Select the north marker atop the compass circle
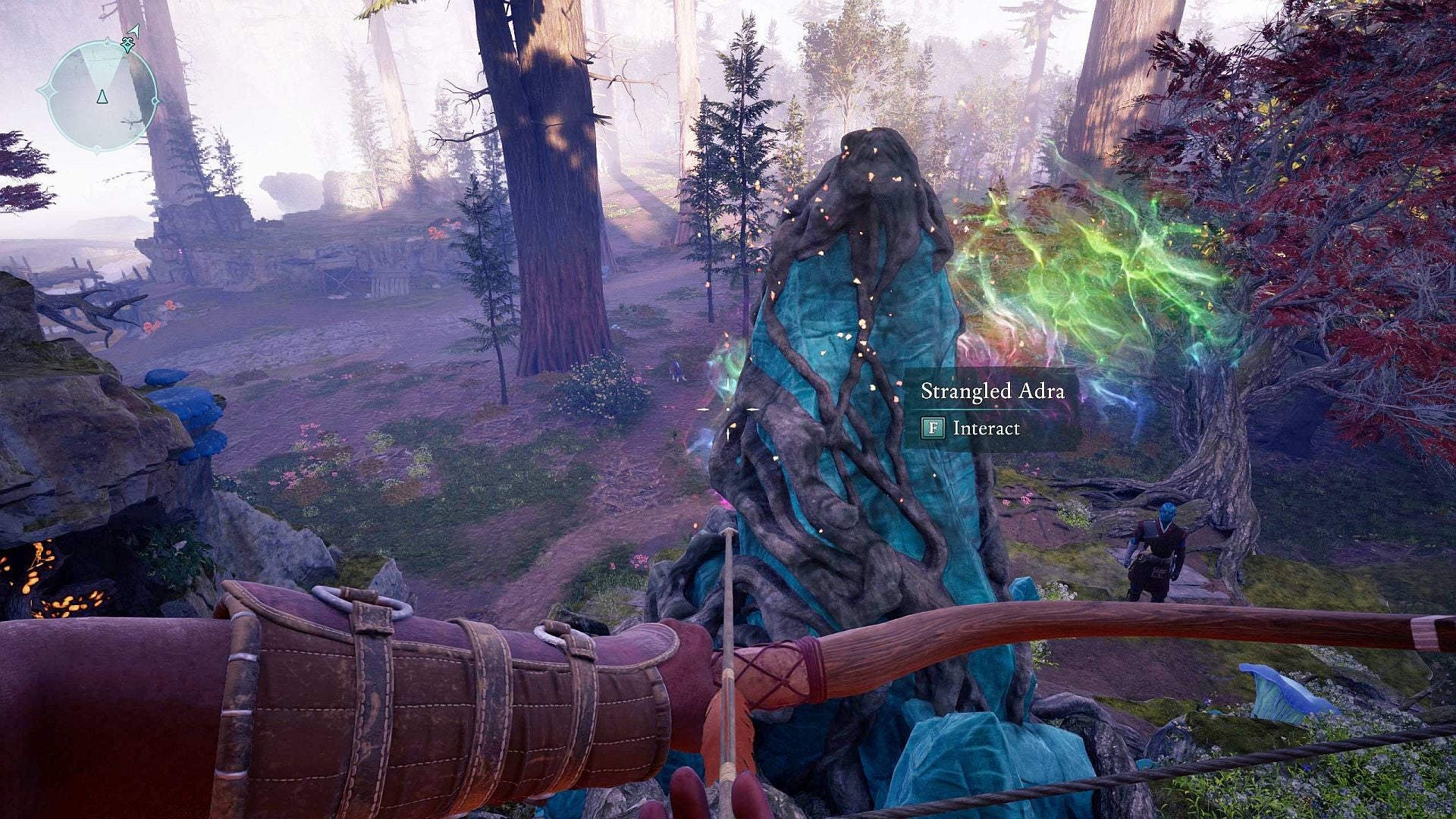Viewport: 1456px width, 819px height. 107,42
